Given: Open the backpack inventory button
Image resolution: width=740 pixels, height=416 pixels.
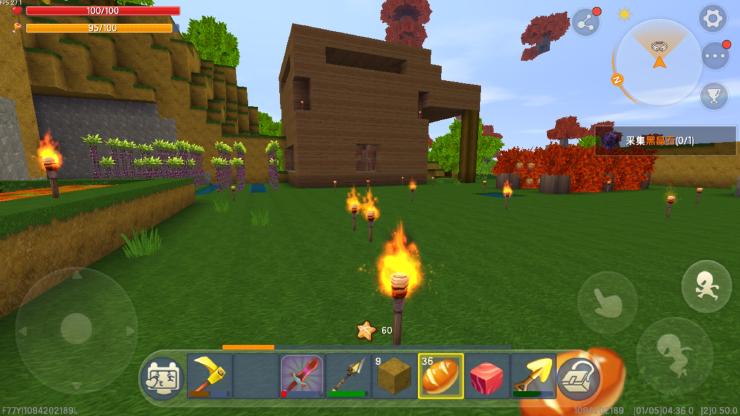Looking at the screenshot, I should tap(577, 378).
